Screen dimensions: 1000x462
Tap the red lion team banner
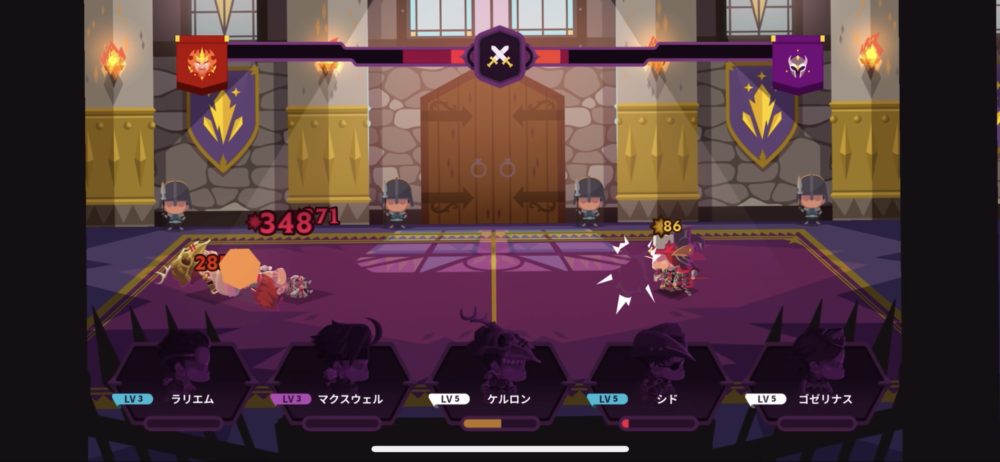pos(202,62)
